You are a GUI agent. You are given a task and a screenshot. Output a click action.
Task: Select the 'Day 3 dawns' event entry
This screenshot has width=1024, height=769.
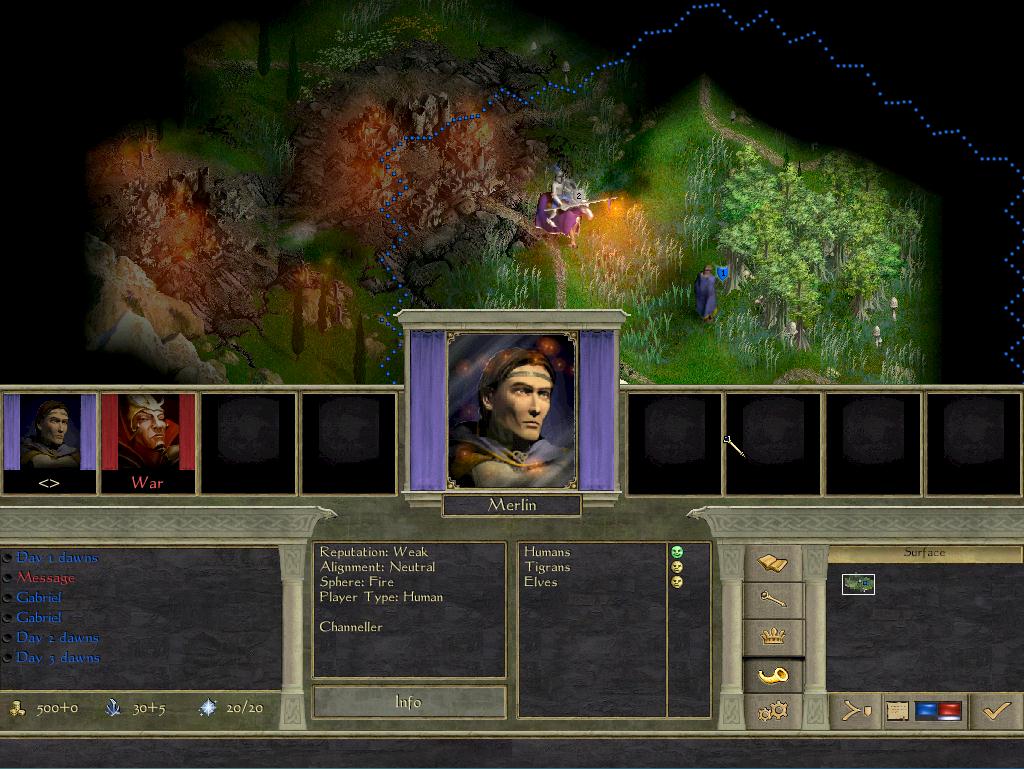(x=57, y=658)
